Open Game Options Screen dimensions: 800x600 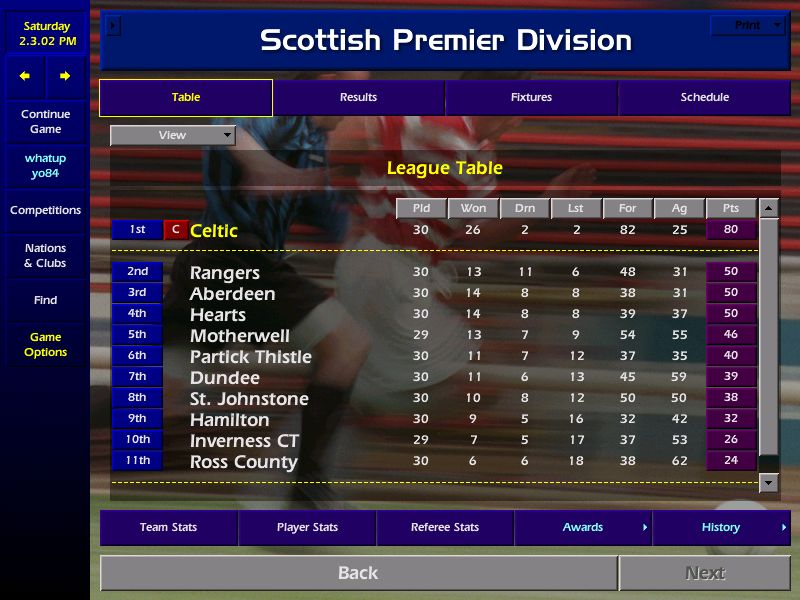[45, 345]
